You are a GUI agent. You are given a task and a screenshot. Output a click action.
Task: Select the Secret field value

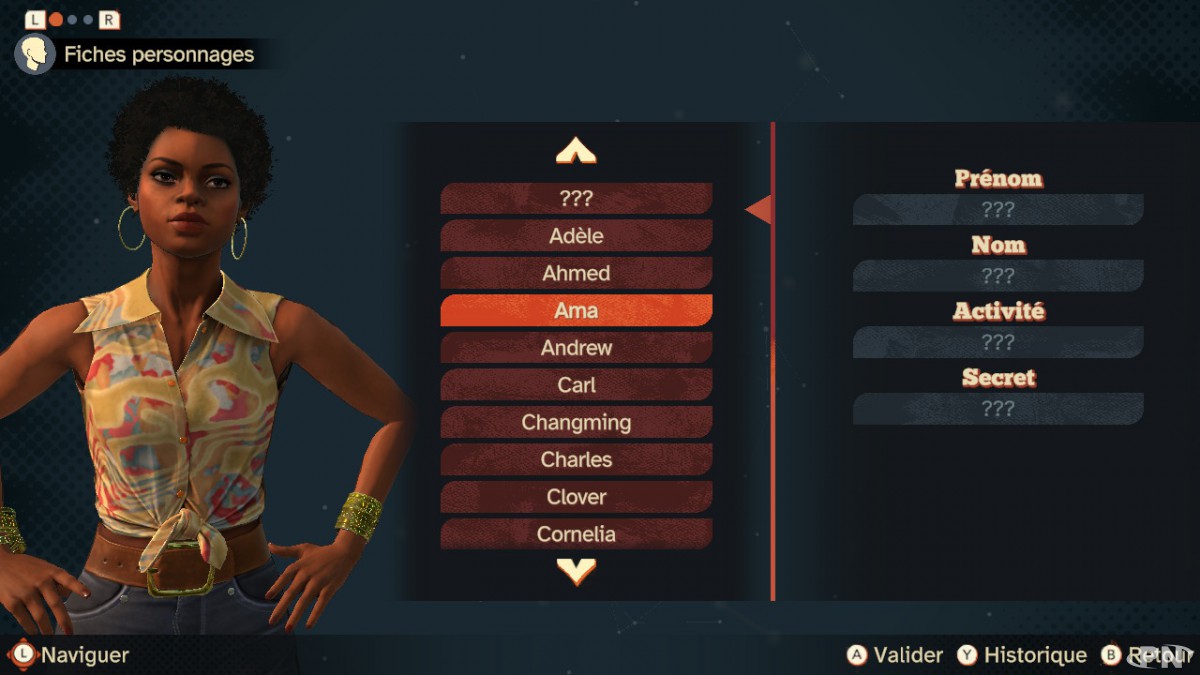click(997, 408)
